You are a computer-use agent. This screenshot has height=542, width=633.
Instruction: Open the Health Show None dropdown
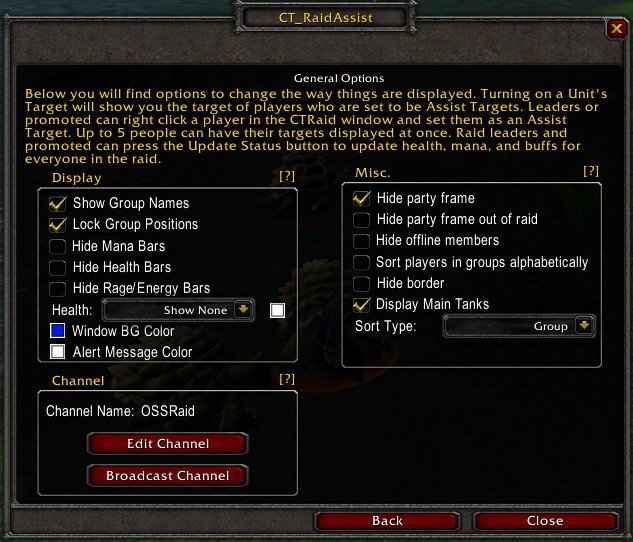[x=243, y=310]
